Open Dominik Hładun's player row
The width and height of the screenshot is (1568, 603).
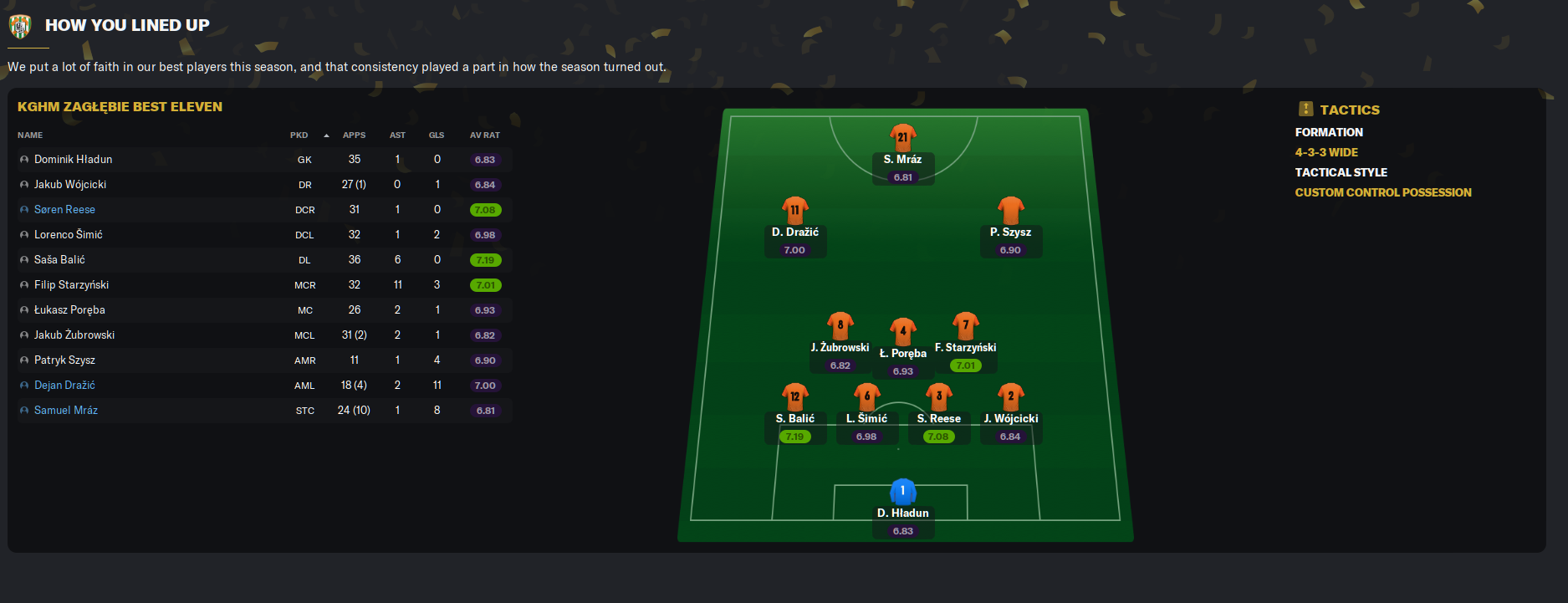73,160
